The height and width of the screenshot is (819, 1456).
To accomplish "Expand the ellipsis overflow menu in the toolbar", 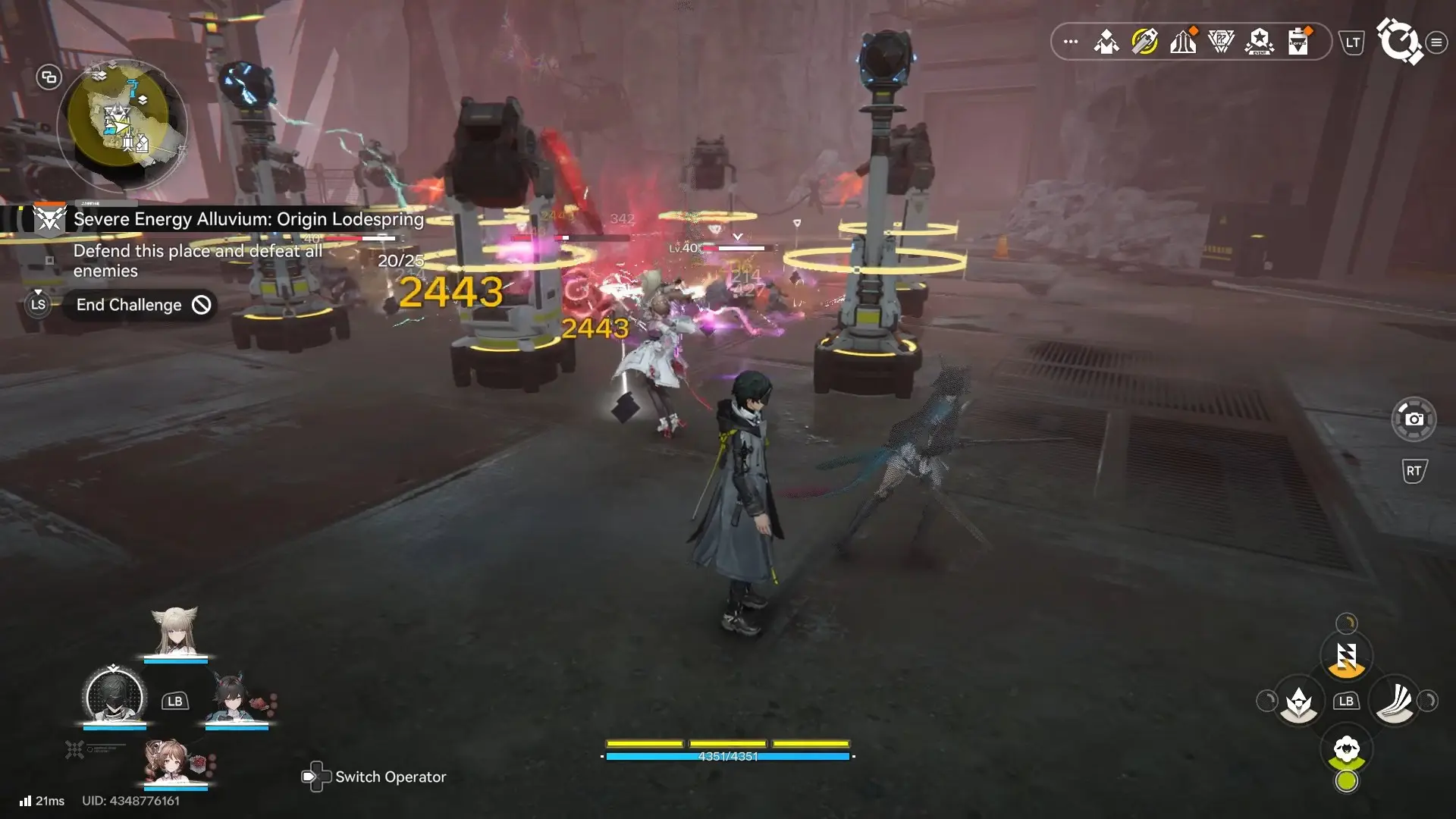I will pos(1071,42).
